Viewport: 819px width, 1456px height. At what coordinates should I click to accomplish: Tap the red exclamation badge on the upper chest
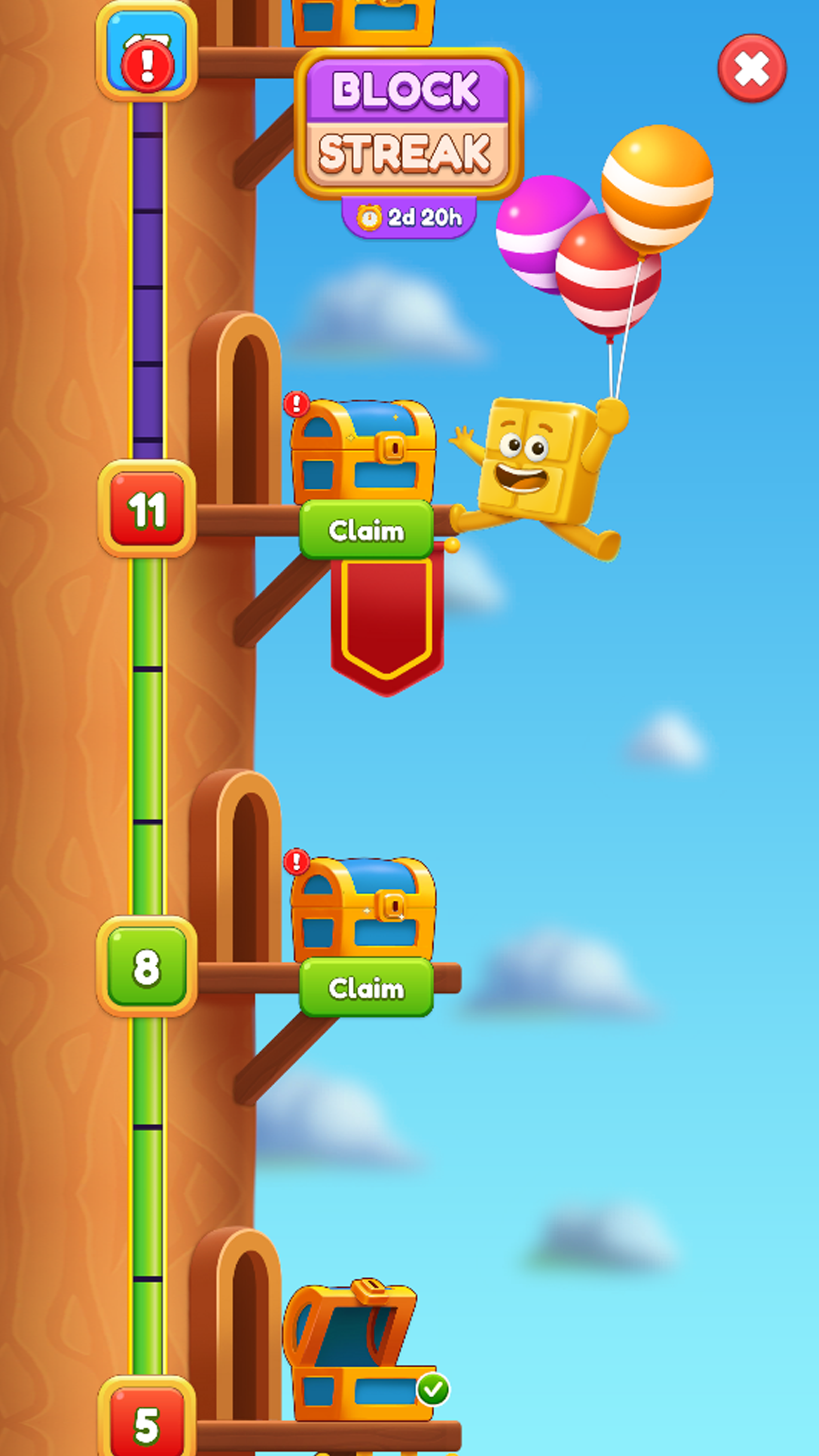(296, 402)
